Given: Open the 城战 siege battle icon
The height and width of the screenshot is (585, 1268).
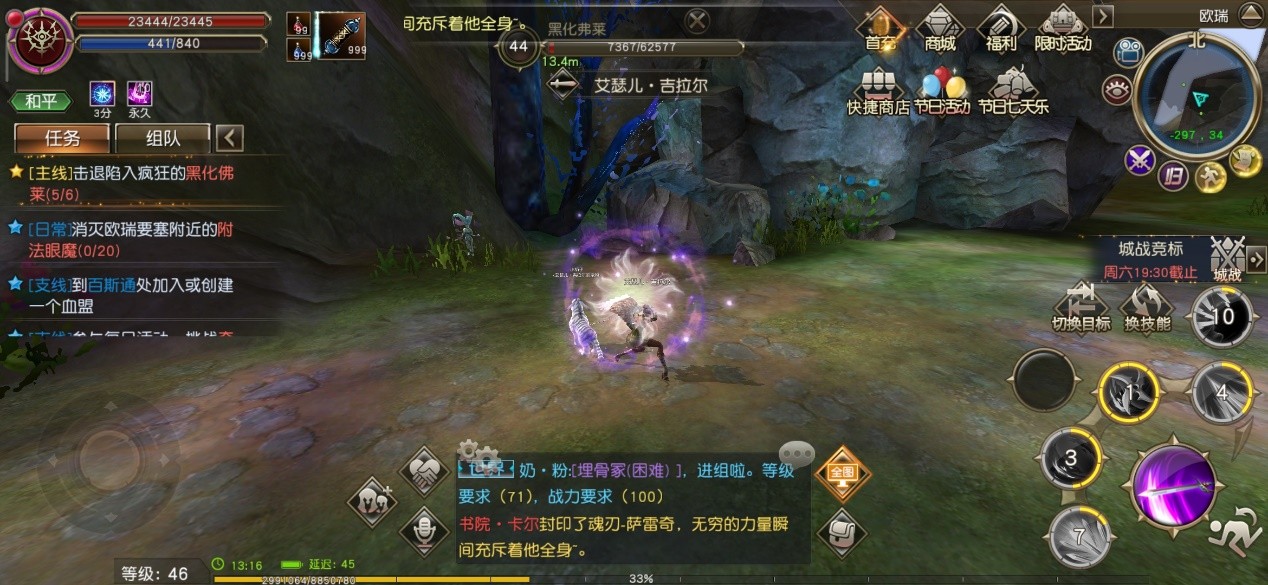Looking at the screenshot, I should tap(1227, 260).
